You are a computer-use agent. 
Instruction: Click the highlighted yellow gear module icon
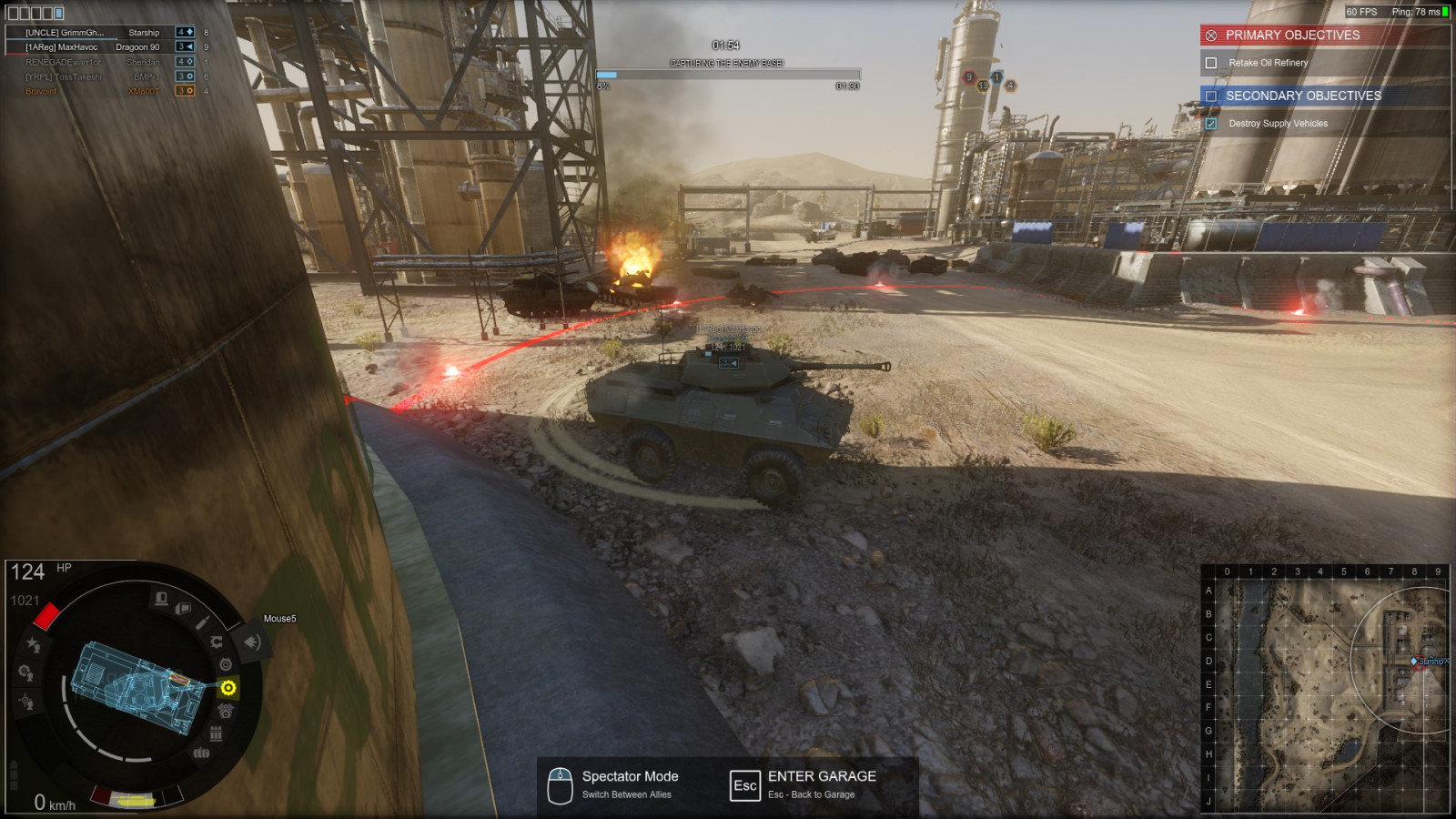point(228,687)
